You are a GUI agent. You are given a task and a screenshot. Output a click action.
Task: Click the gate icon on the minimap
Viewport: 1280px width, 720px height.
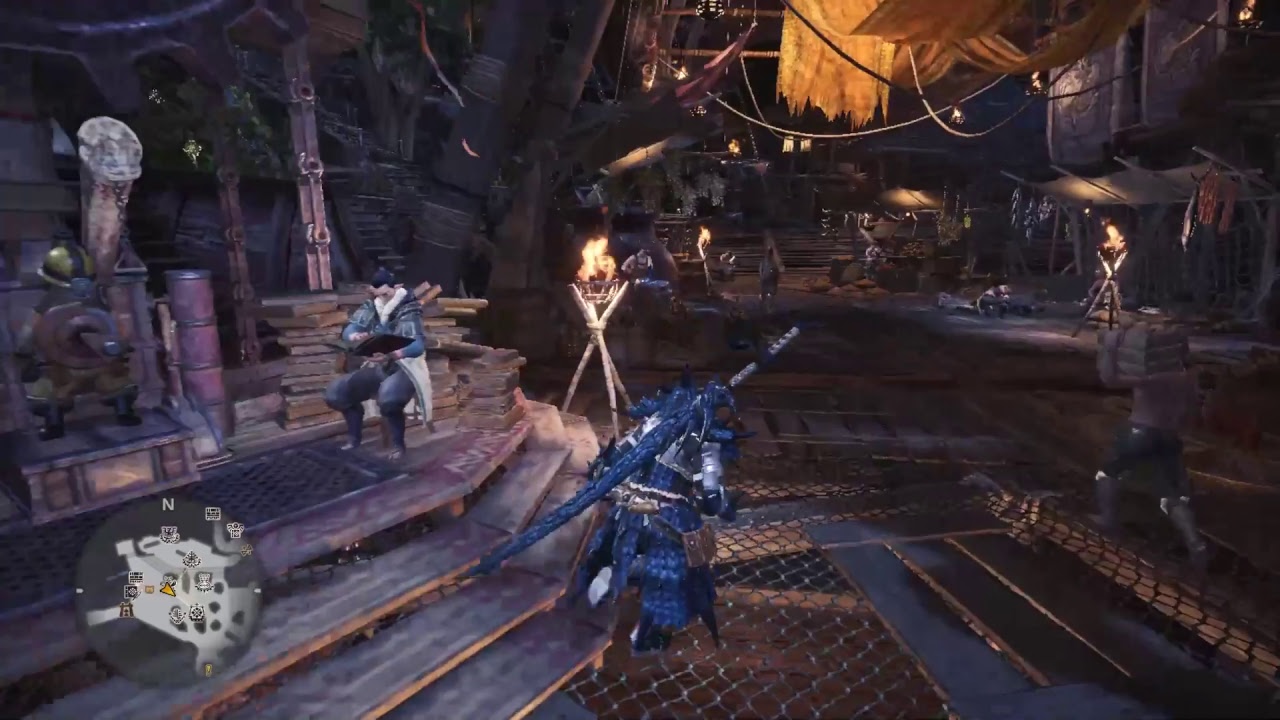point(126,610)
